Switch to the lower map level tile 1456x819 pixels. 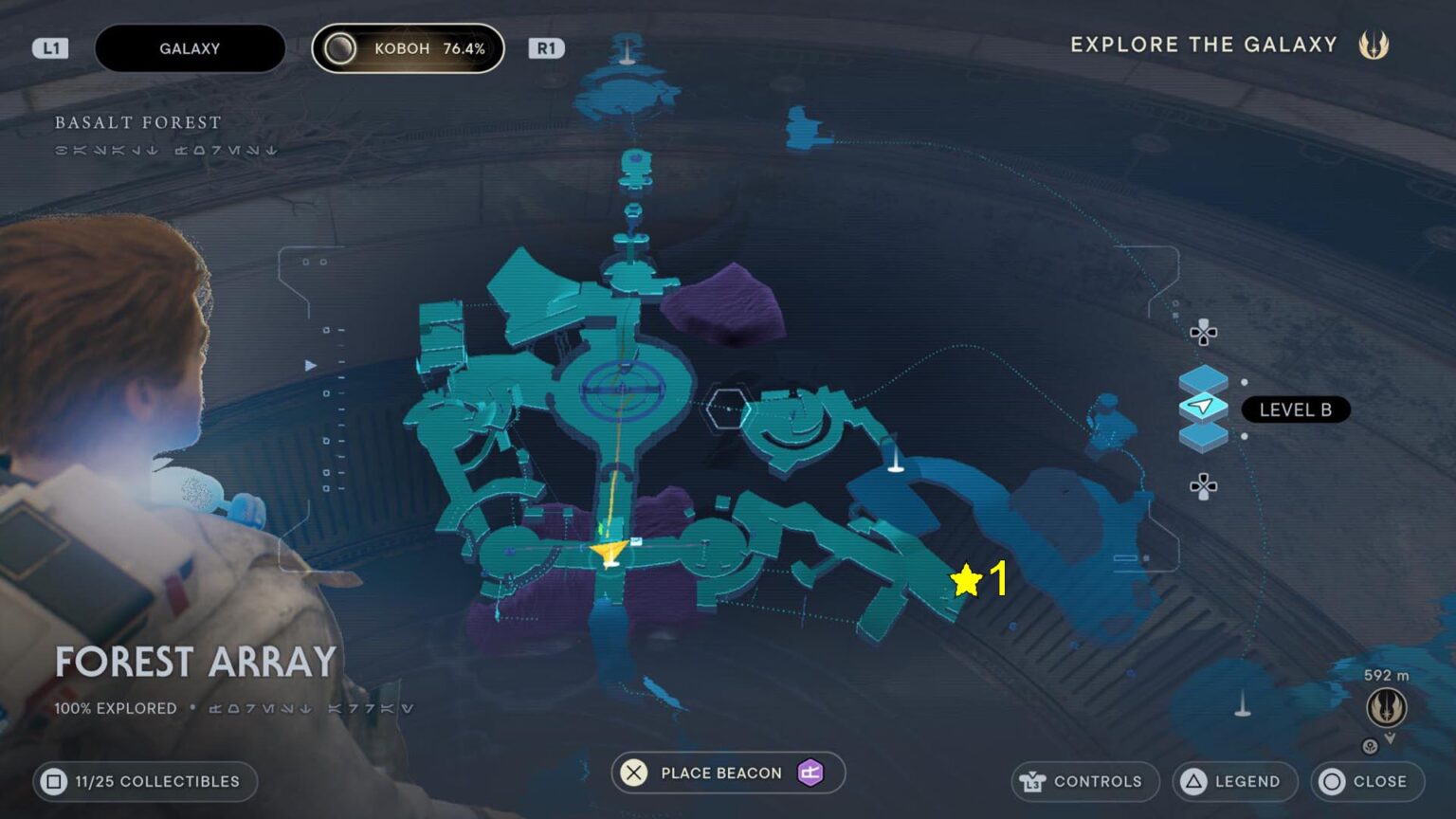(1203, 437)
